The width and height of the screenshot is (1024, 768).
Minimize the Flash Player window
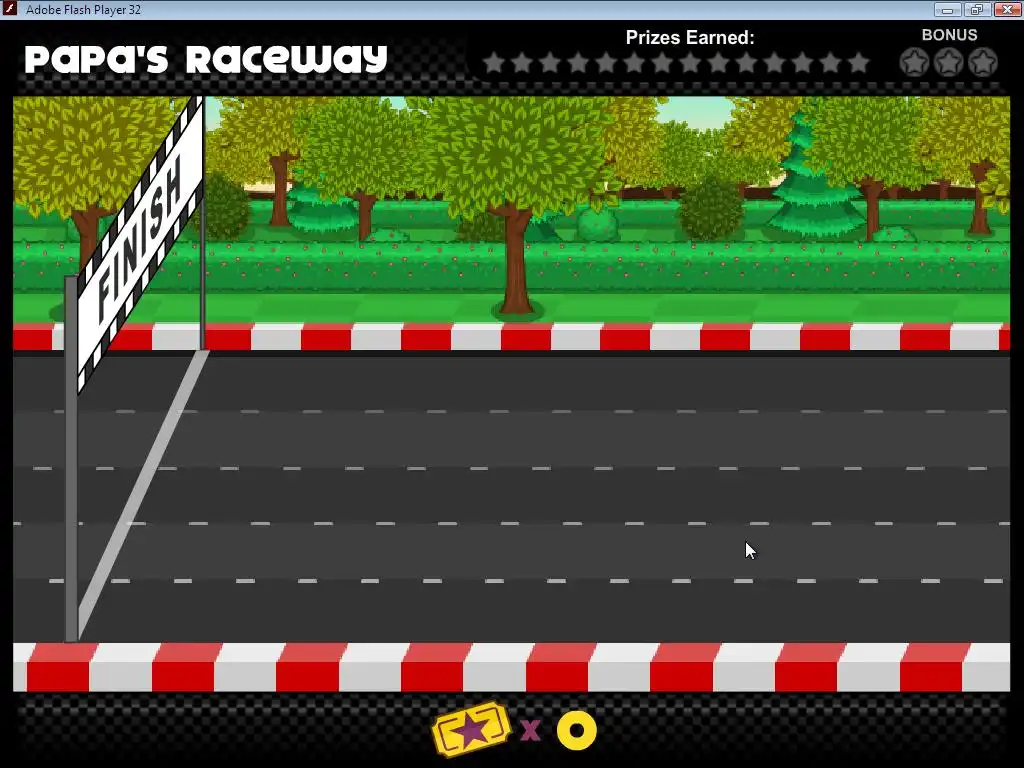pos(948,10)
